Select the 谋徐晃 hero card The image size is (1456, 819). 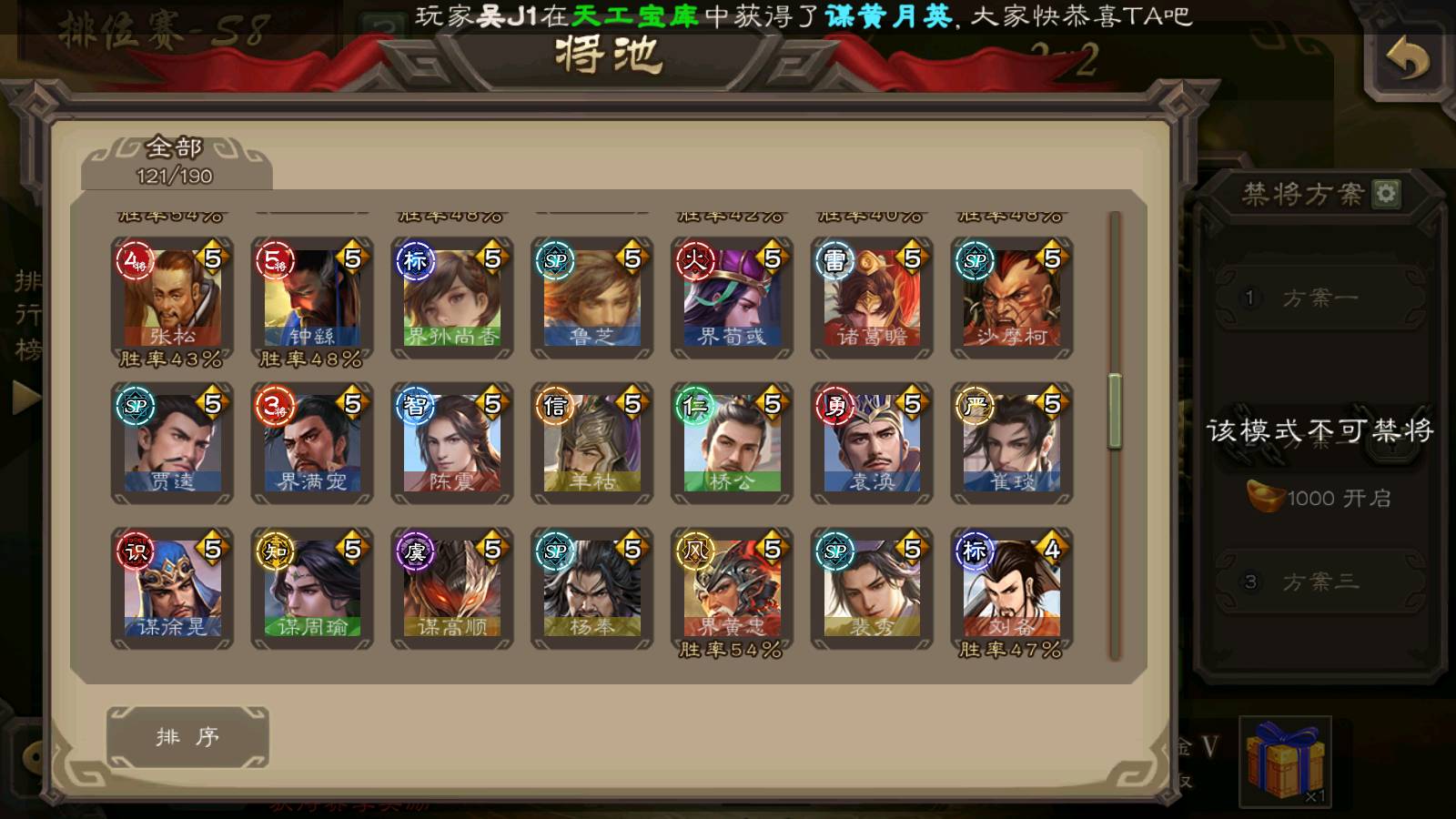[x=172, y=589]
